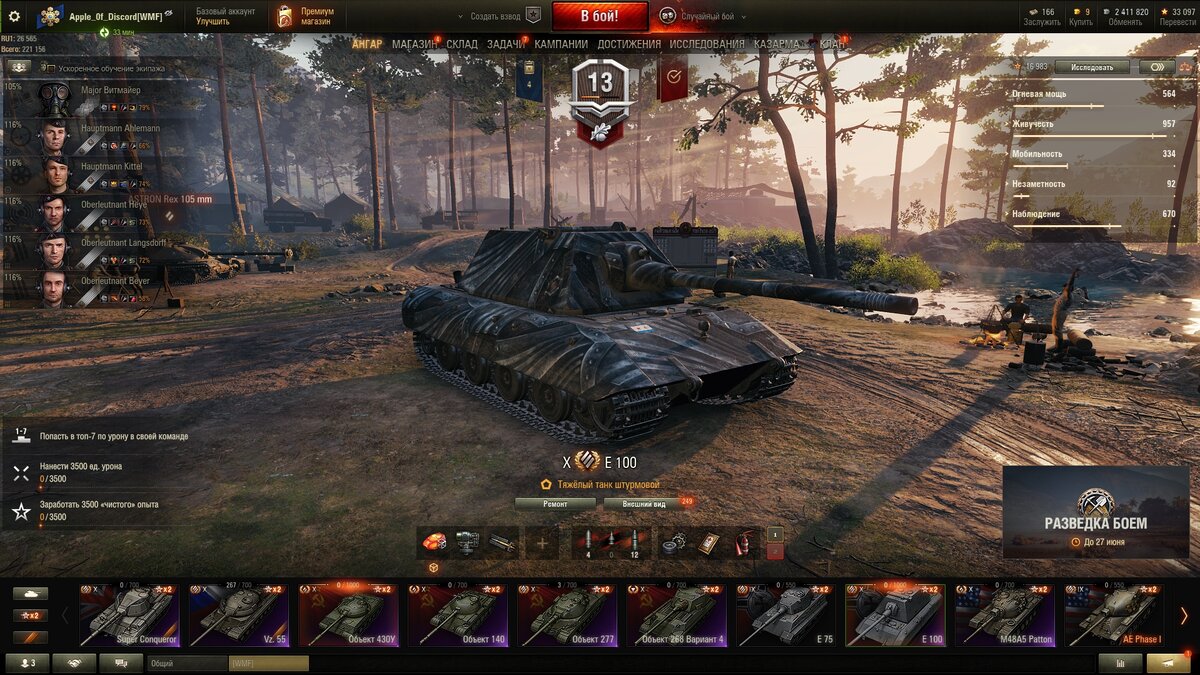Open the Премиум магазин
The image size is (1200, 675).
[305, 16]
